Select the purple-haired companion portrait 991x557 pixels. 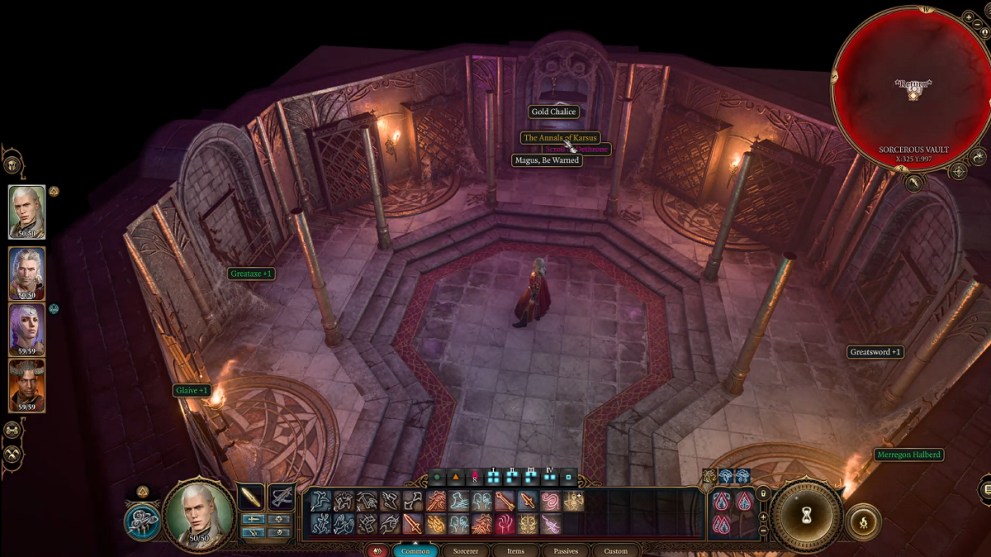(27, 329)
